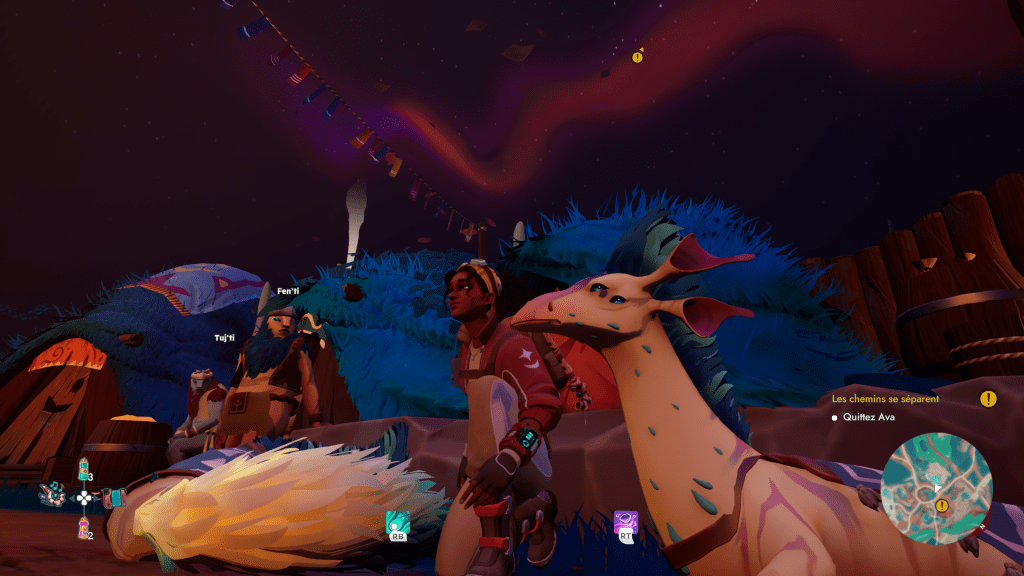
Task: Select the teal journal item icon
Action: click(x=116, y=497)
